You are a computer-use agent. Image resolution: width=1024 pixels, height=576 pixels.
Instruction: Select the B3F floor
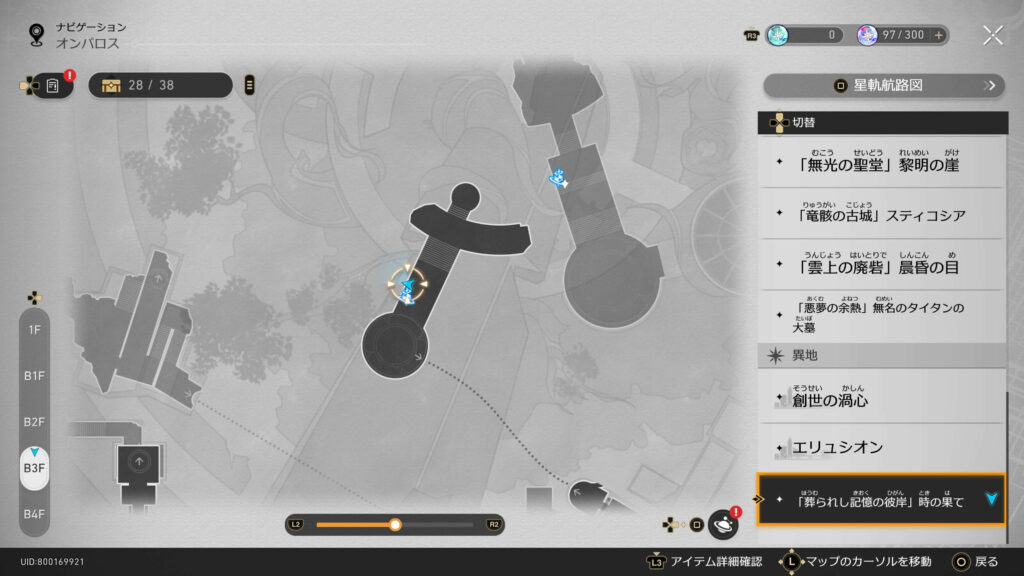click(34, 468)
